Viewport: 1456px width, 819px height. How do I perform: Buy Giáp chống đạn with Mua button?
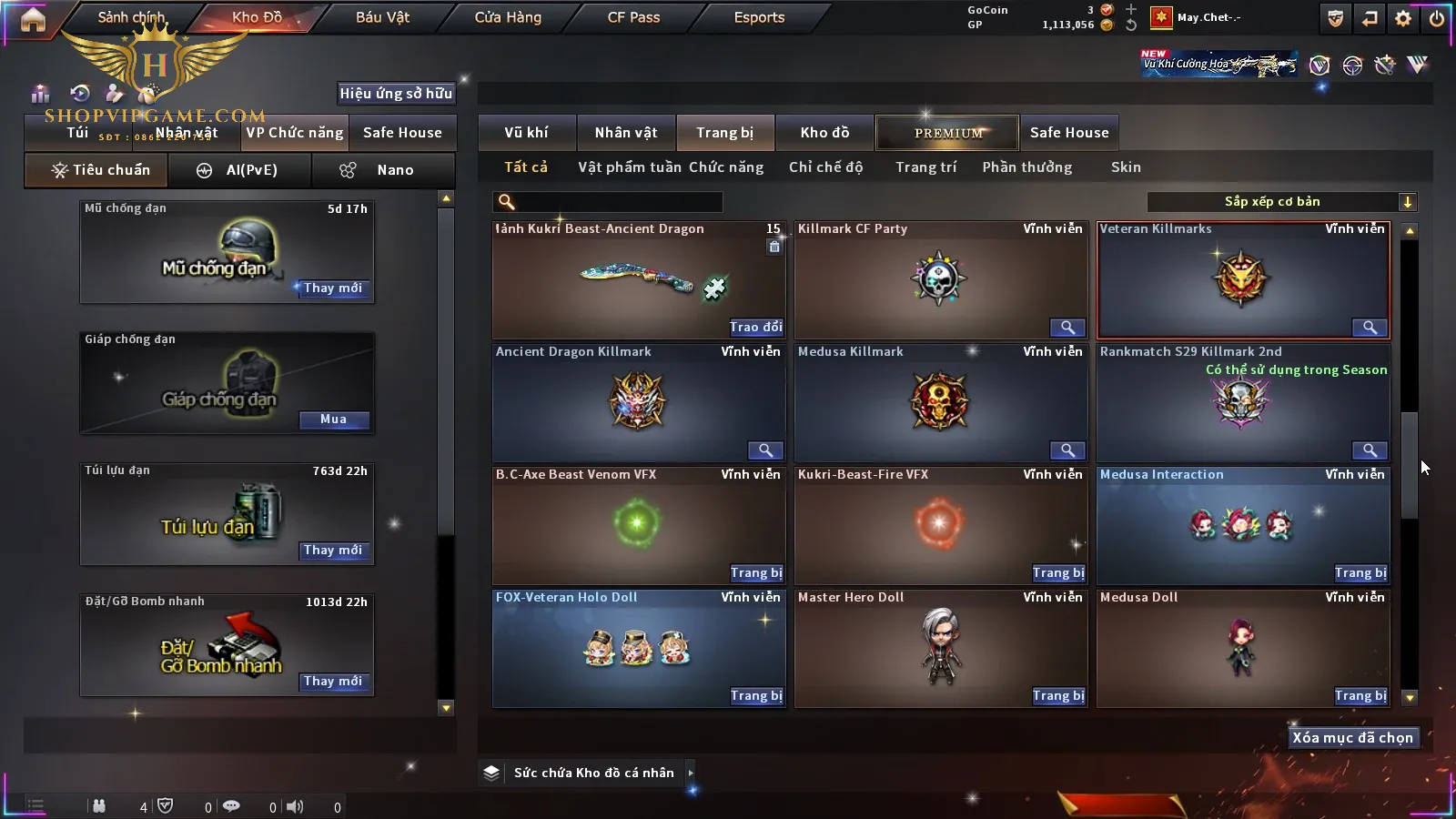[333, 420]
